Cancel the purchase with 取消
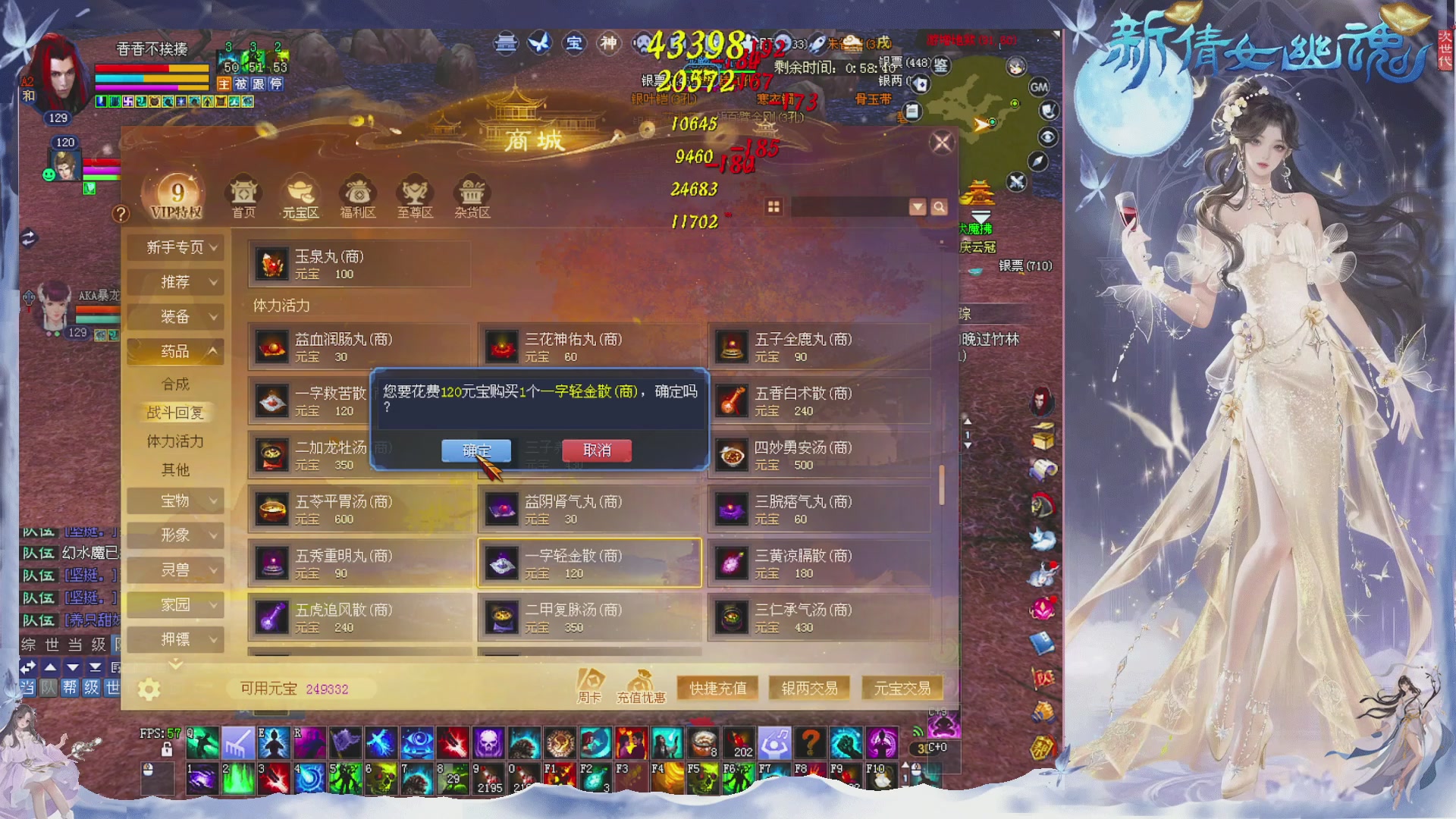 pyautogui.click(x=596, y=450)
